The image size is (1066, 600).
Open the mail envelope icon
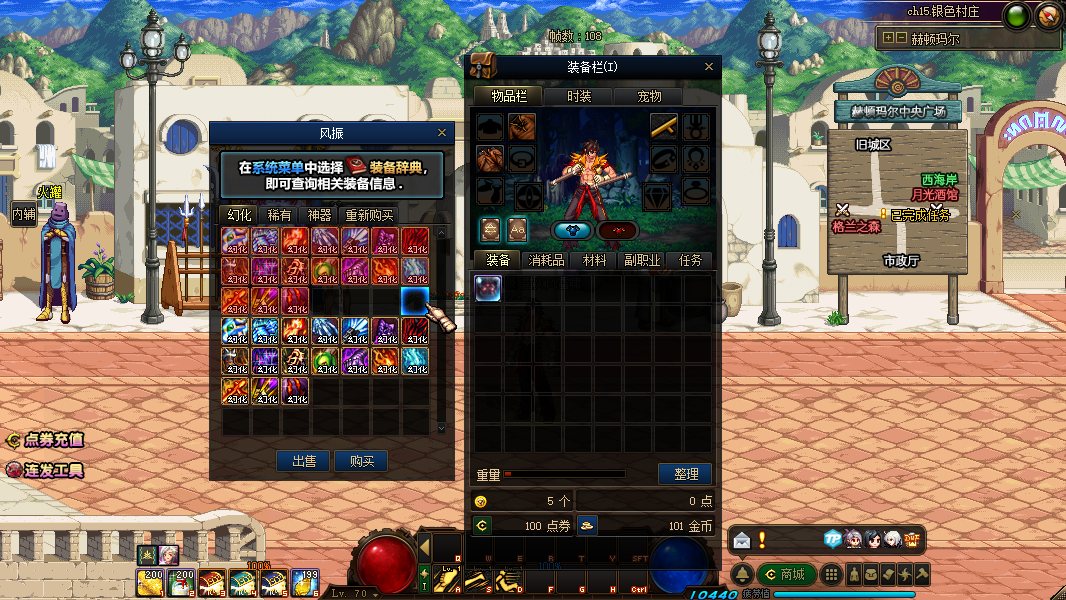pos(741,540)
